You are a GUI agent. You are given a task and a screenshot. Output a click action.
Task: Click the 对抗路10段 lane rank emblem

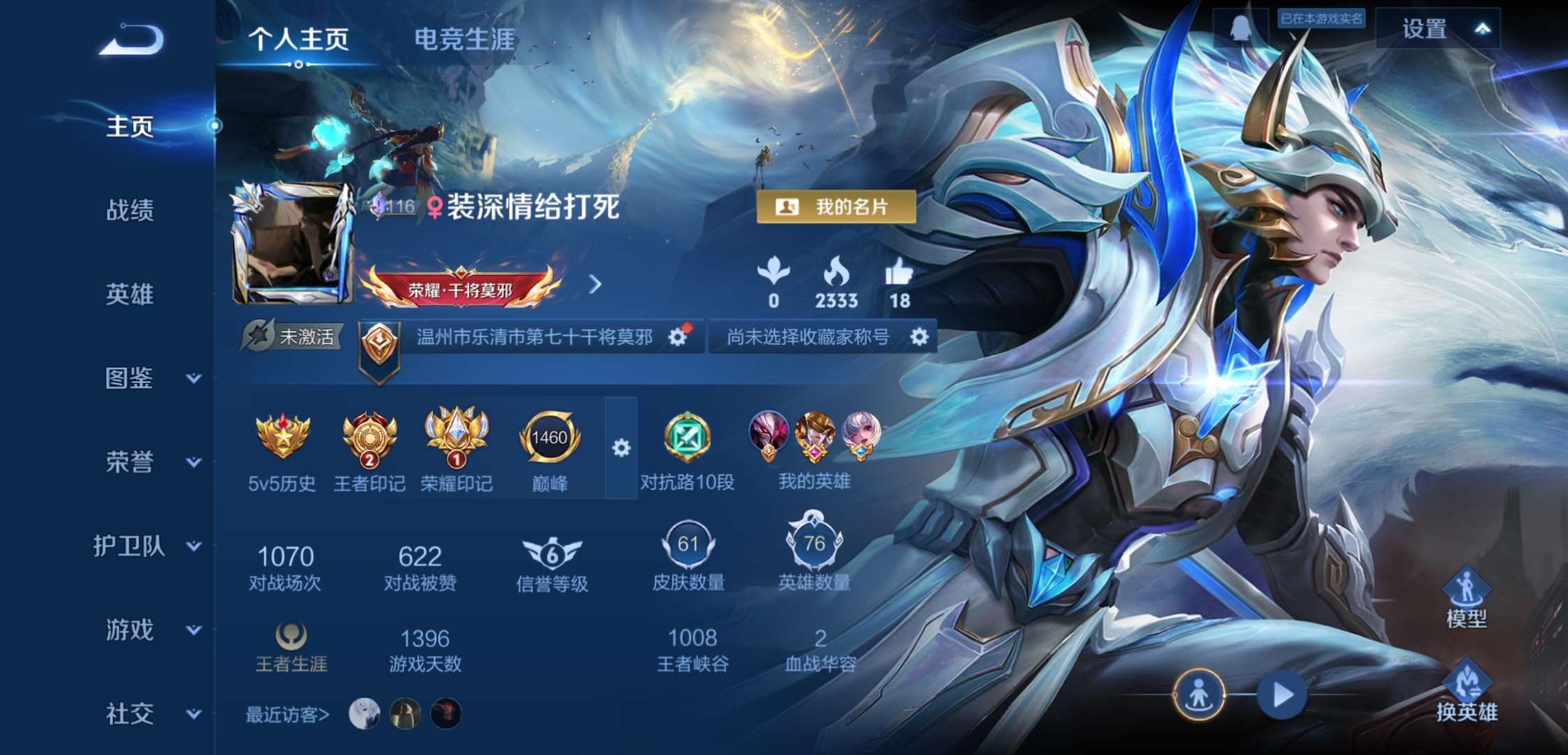tap(688, 437)
